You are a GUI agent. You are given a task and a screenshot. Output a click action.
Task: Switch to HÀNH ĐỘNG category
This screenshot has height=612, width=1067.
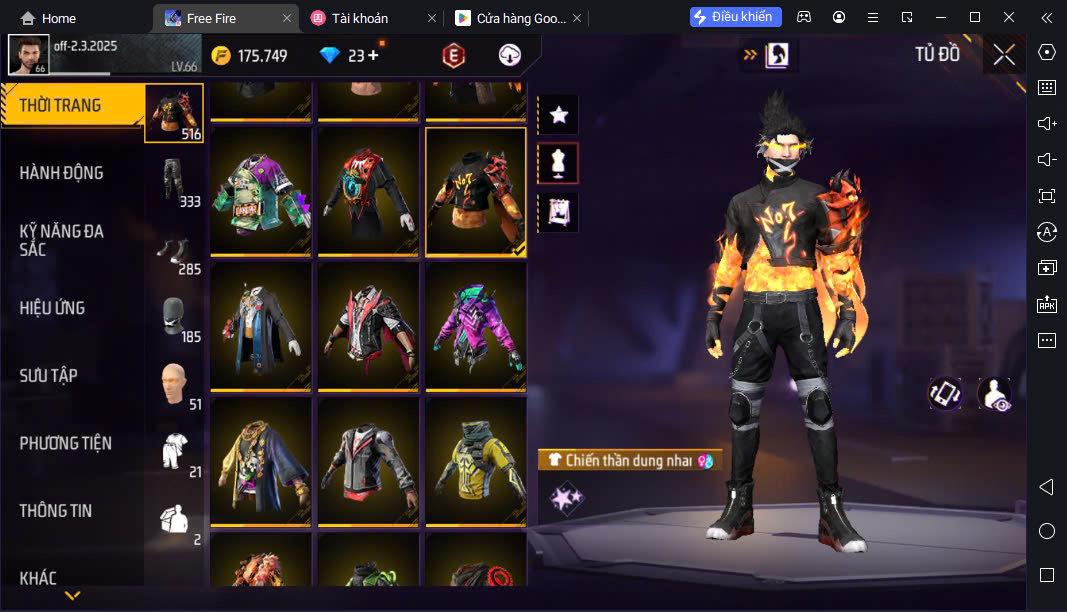pyautogui.click(x=62, y=173)
